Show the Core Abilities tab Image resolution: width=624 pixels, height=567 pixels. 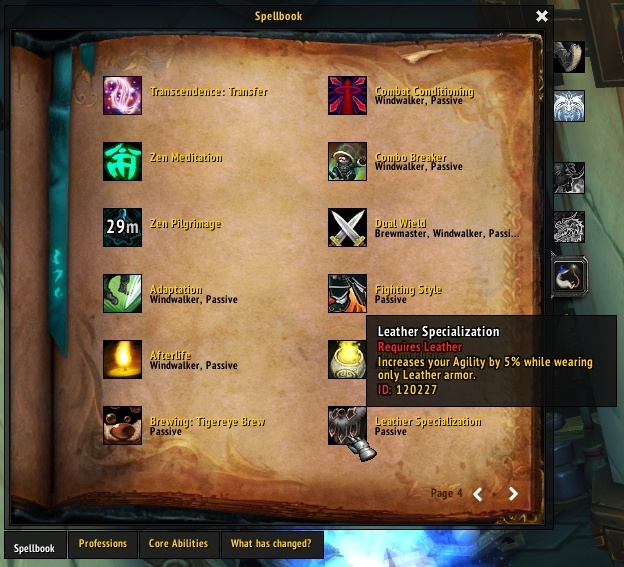point(178,544)
